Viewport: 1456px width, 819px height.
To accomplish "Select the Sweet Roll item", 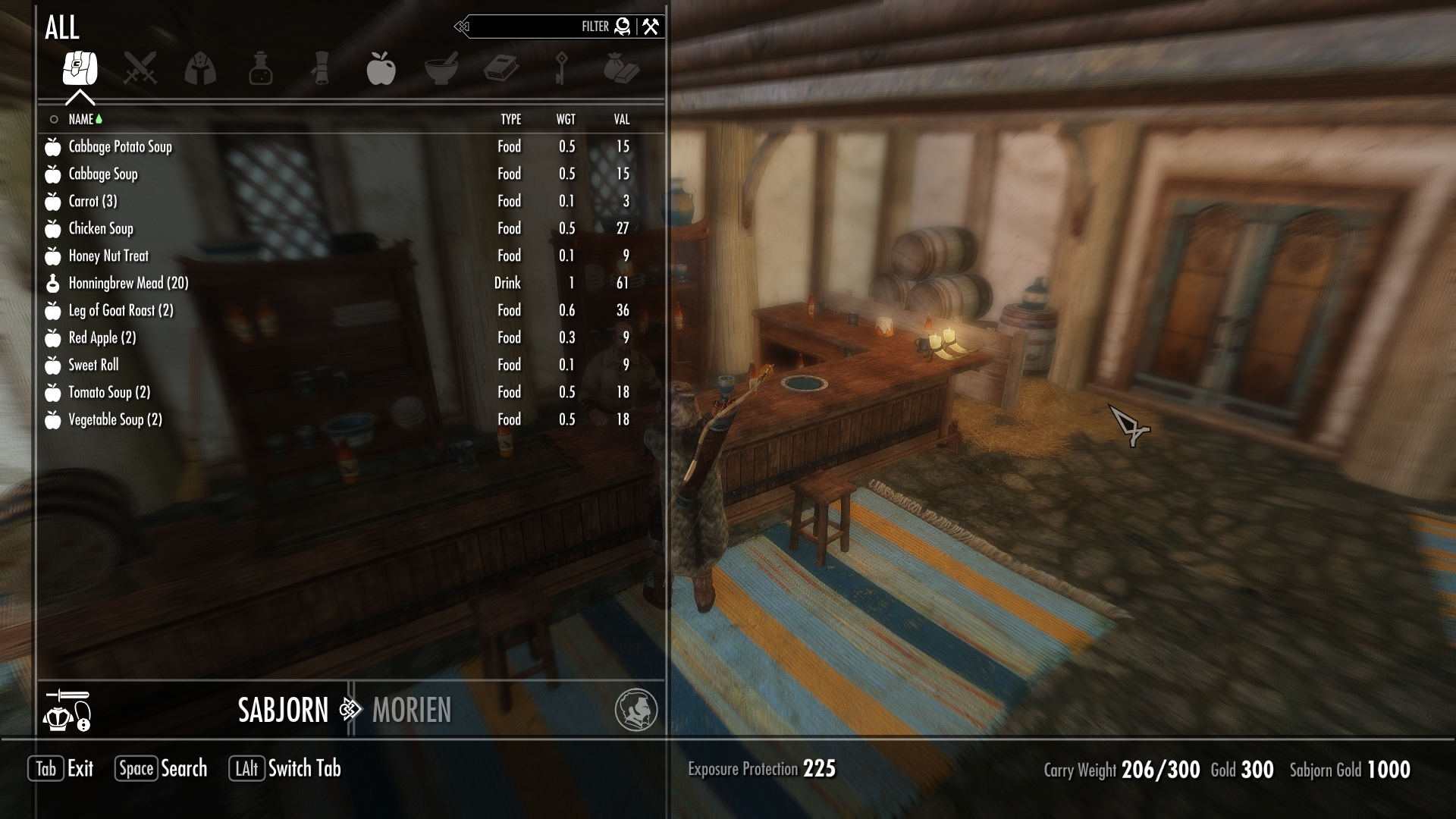I will click(x=93, y=365).
